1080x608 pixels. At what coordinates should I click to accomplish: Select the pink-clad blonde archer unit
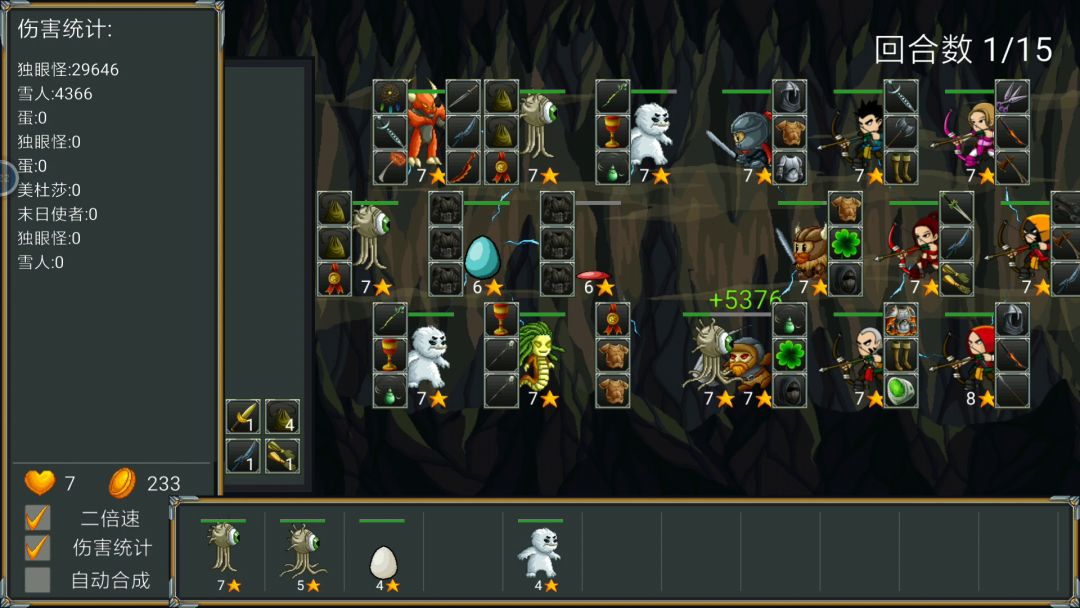(974, 134)
